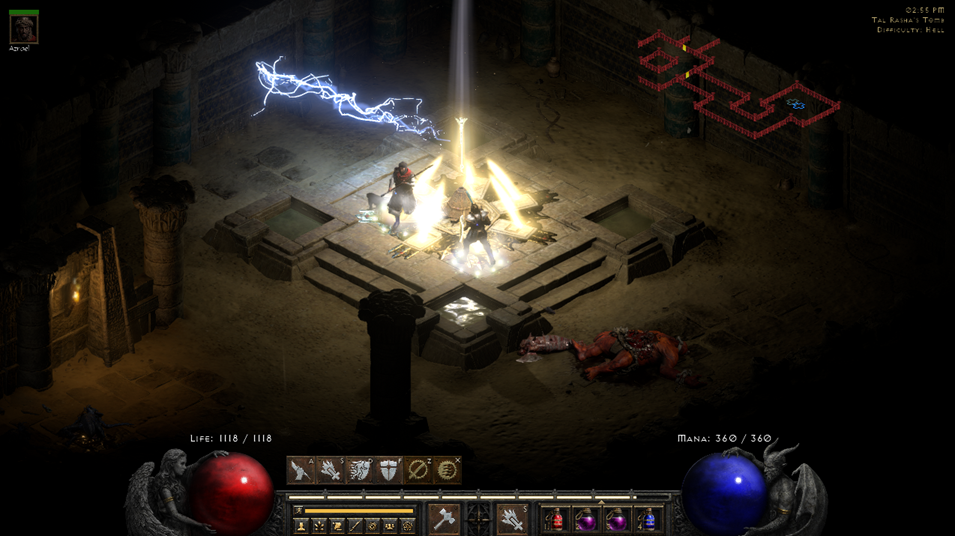Toggle the run/walk icon beside stamina bar

(298, 511)
